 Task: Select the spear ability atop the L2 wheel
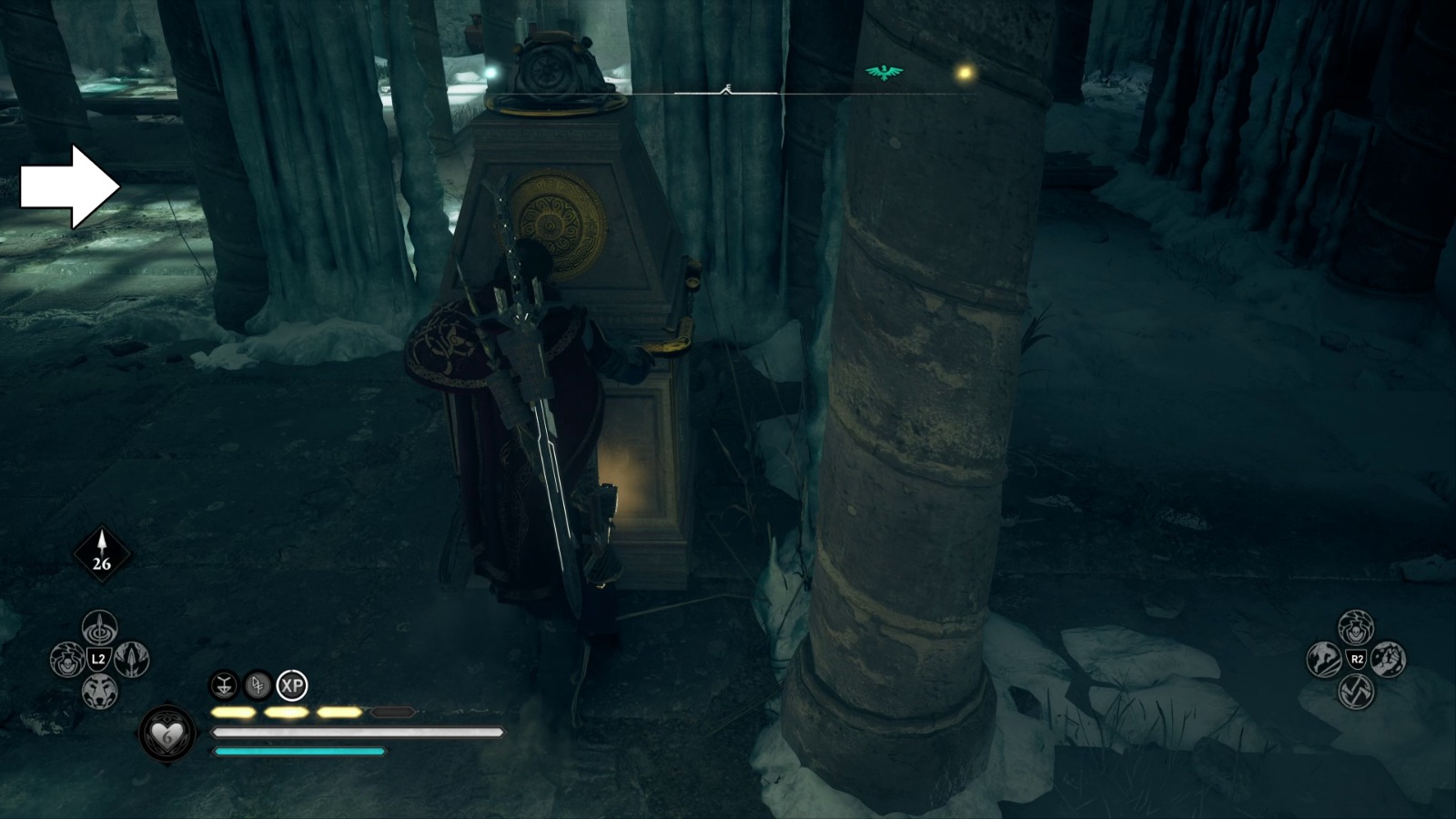pos(98,628)
